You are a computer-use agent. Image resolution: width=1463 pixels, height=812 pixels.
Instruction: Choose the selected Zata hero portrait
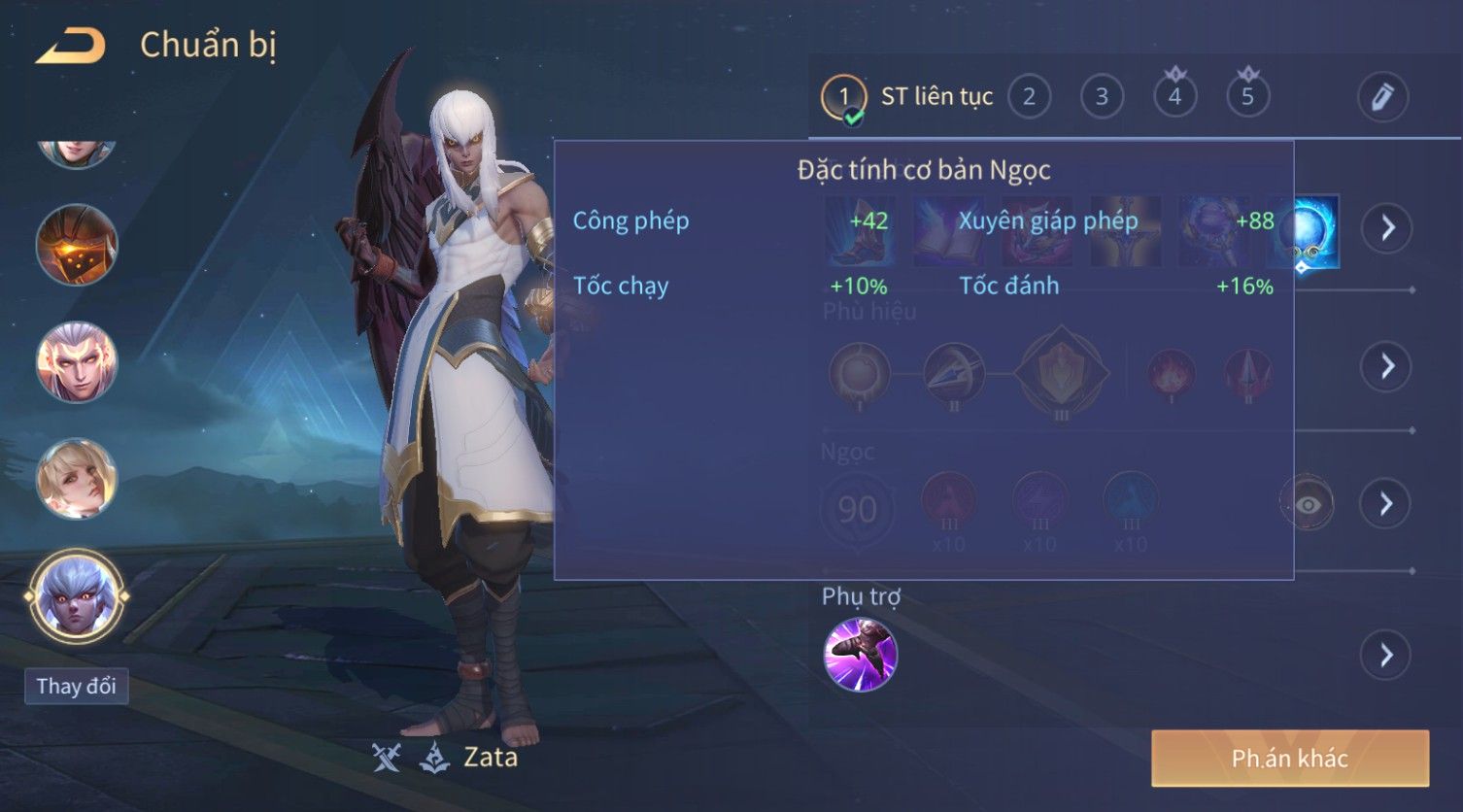[76, 596]
